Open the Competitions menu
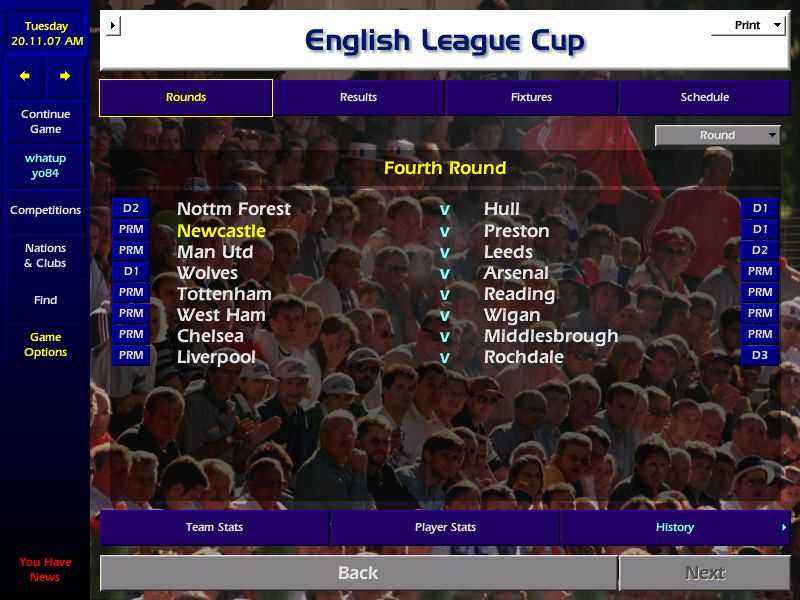 click(45, 210)
